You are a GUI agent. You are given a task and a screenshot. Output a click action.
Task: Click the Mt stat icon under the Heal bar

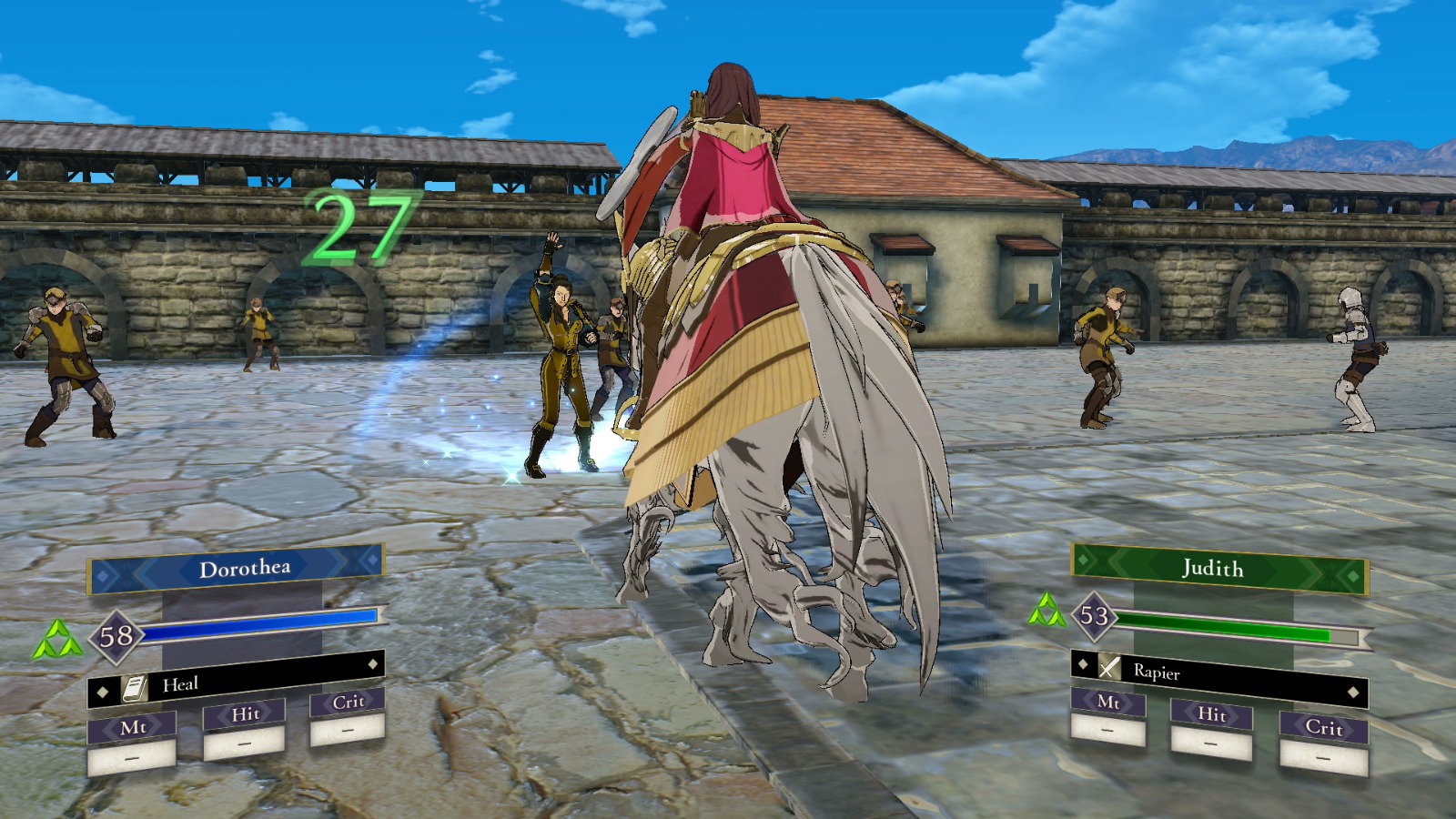[132, 725]
